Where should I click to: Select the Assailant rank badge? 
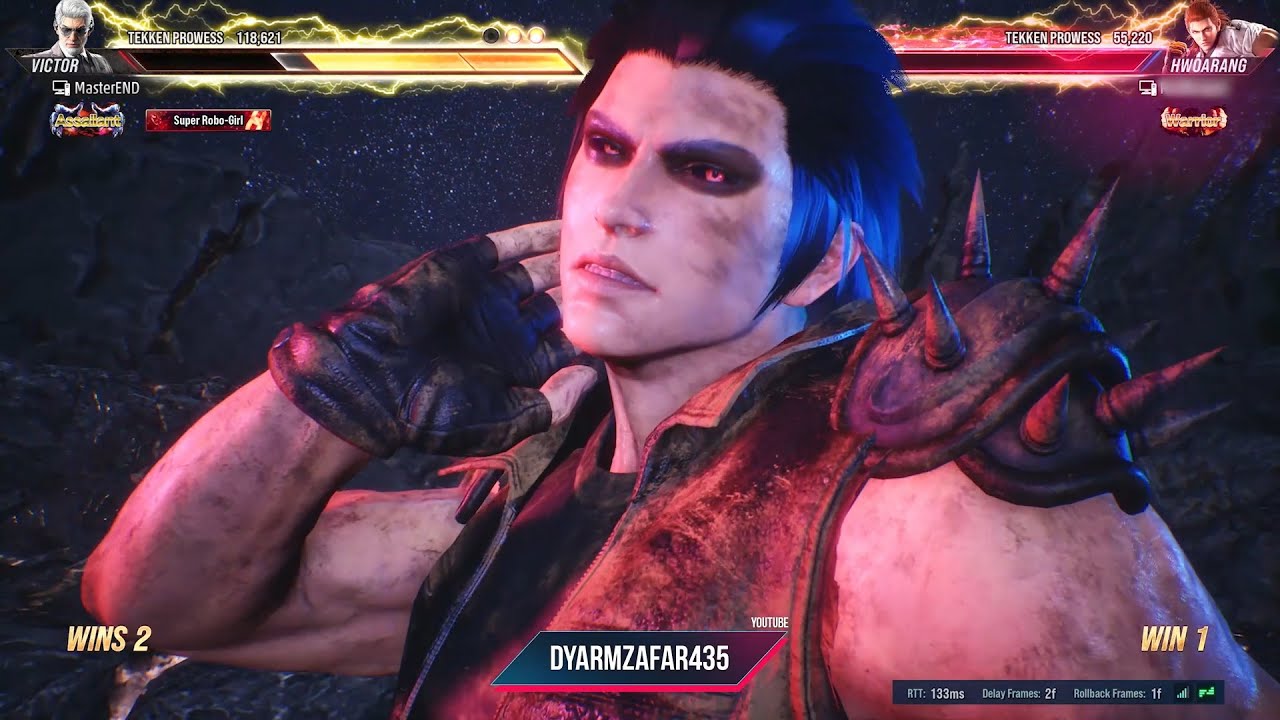pos(87,121)
